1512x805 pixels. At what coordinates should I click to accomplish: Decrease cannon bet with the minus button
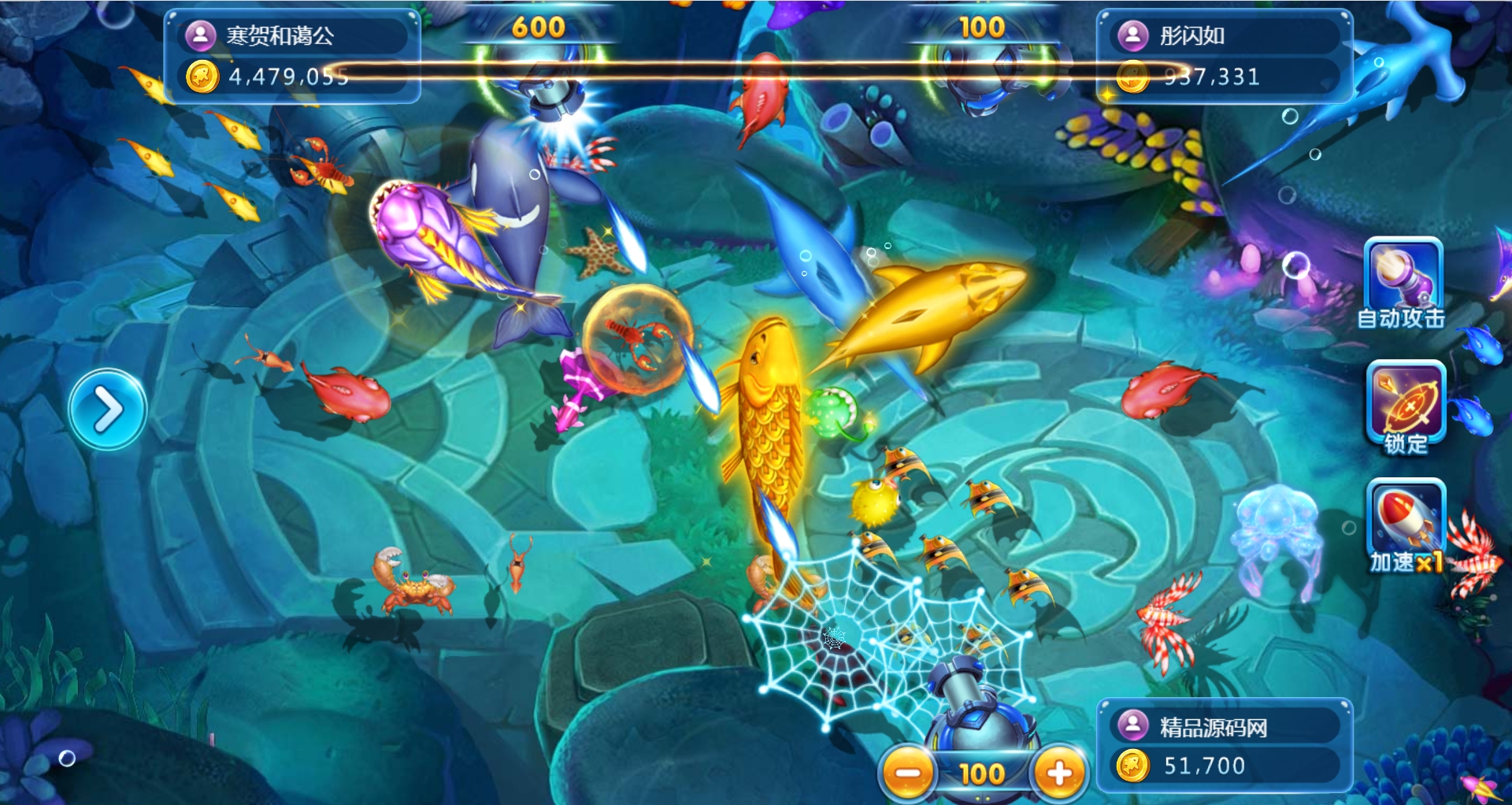(907, 773)
